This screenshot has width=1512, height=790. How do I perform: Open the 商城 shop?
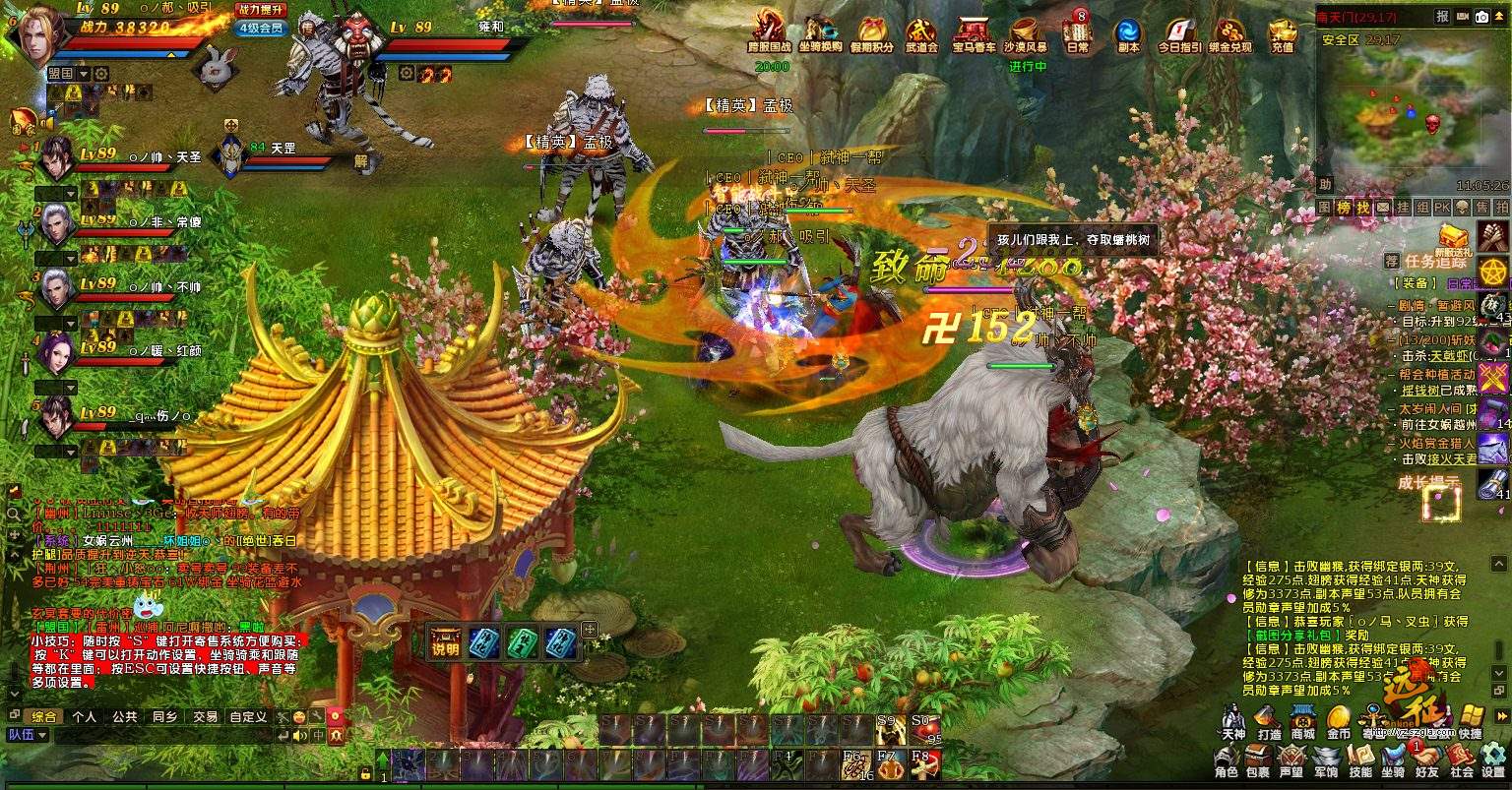click(x=1303, y=722)
